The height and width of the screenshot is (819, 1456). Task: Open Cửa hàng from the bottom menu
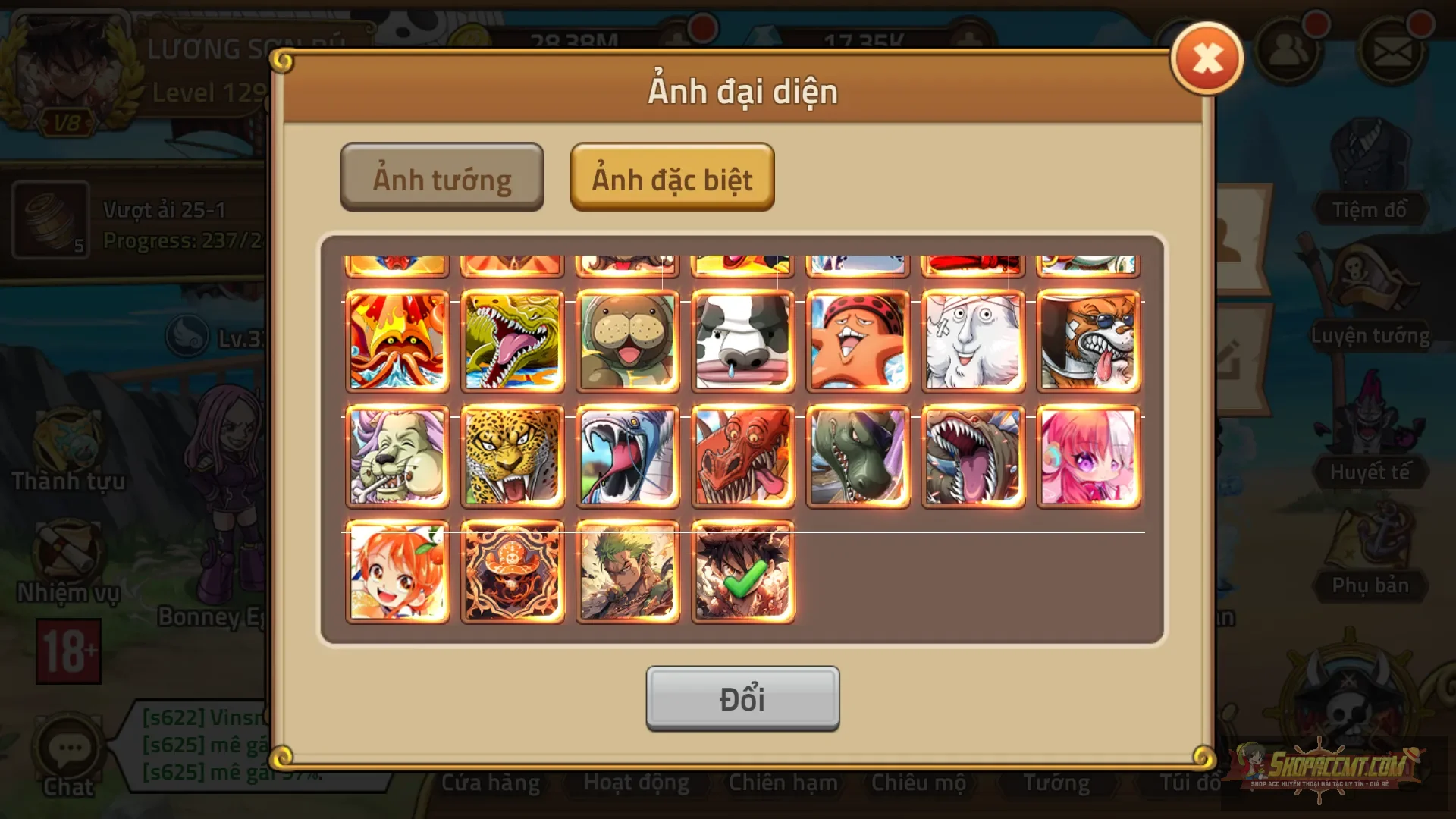pos(491,783)
